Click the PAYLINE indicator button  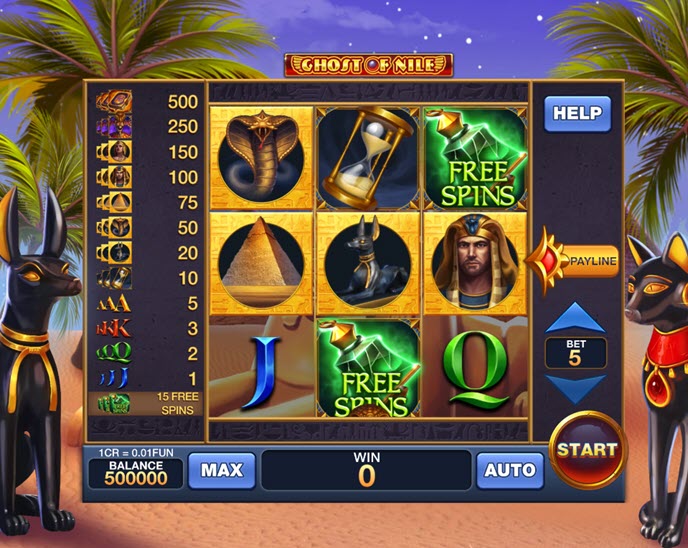coord(582,262)
